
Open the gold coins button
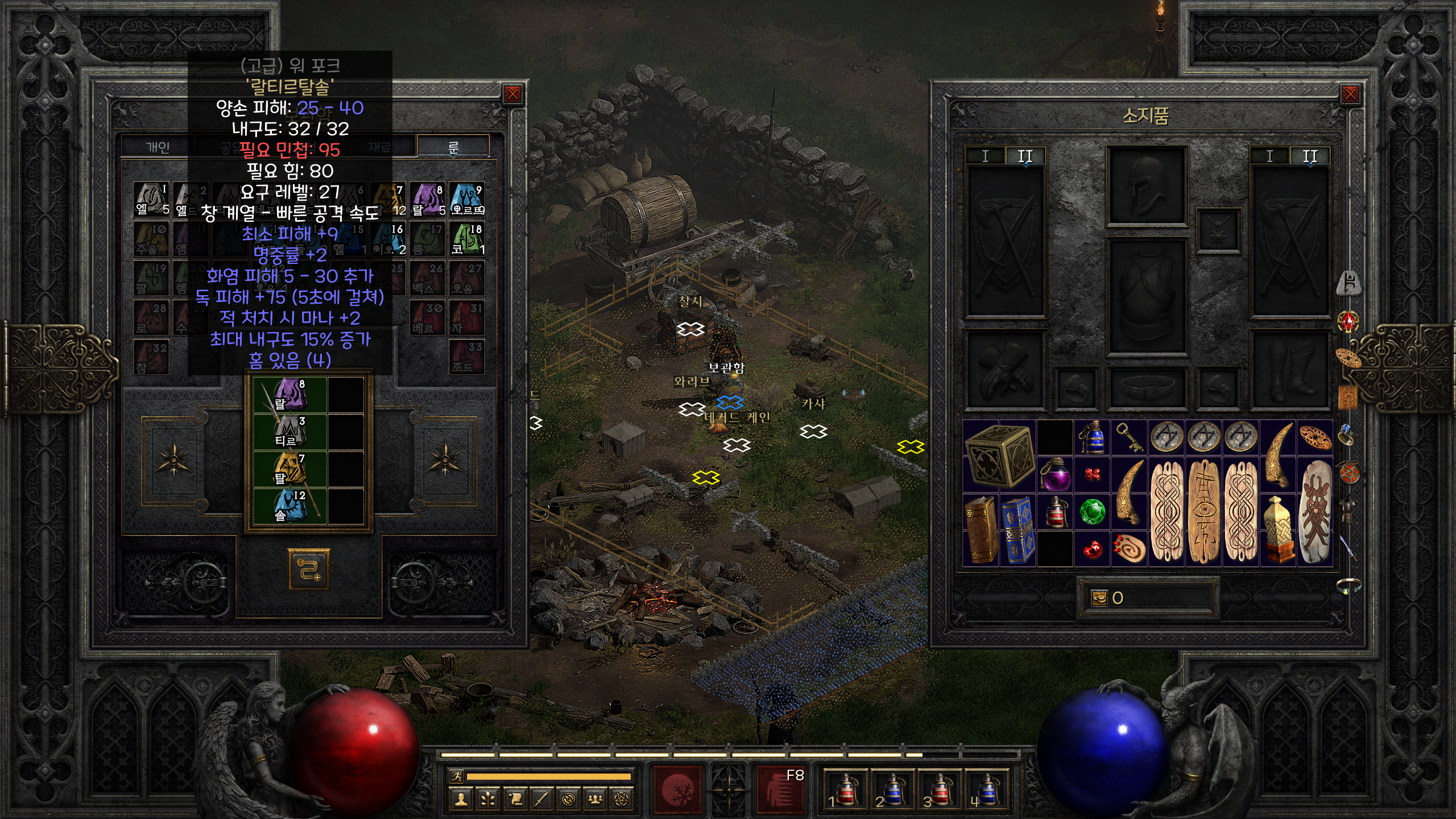pyautogui.click(x=1099, y=598)
